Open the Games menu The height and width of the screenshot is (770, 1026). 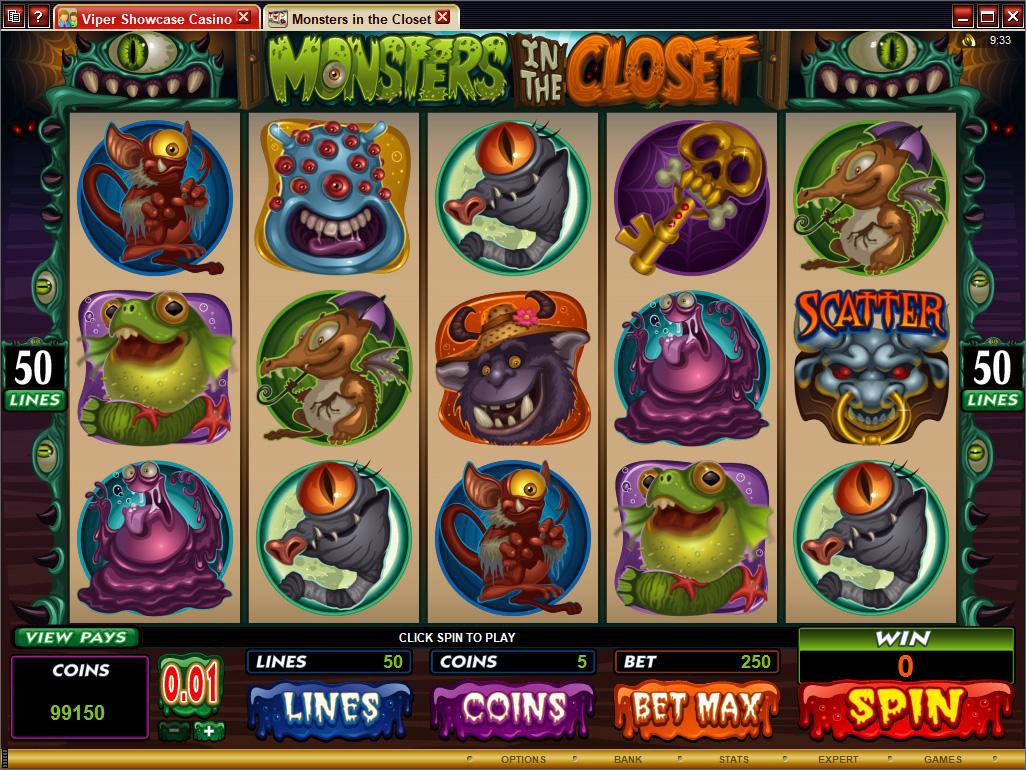942,760
